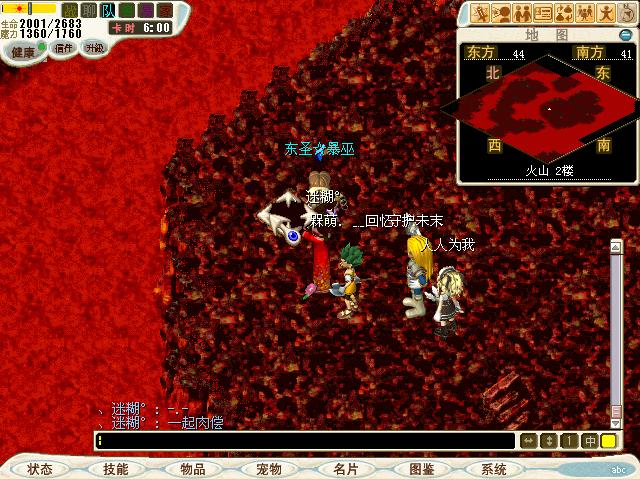Click the 健康 health button
The image size is (640, 480).
click(x=23, y=51)
